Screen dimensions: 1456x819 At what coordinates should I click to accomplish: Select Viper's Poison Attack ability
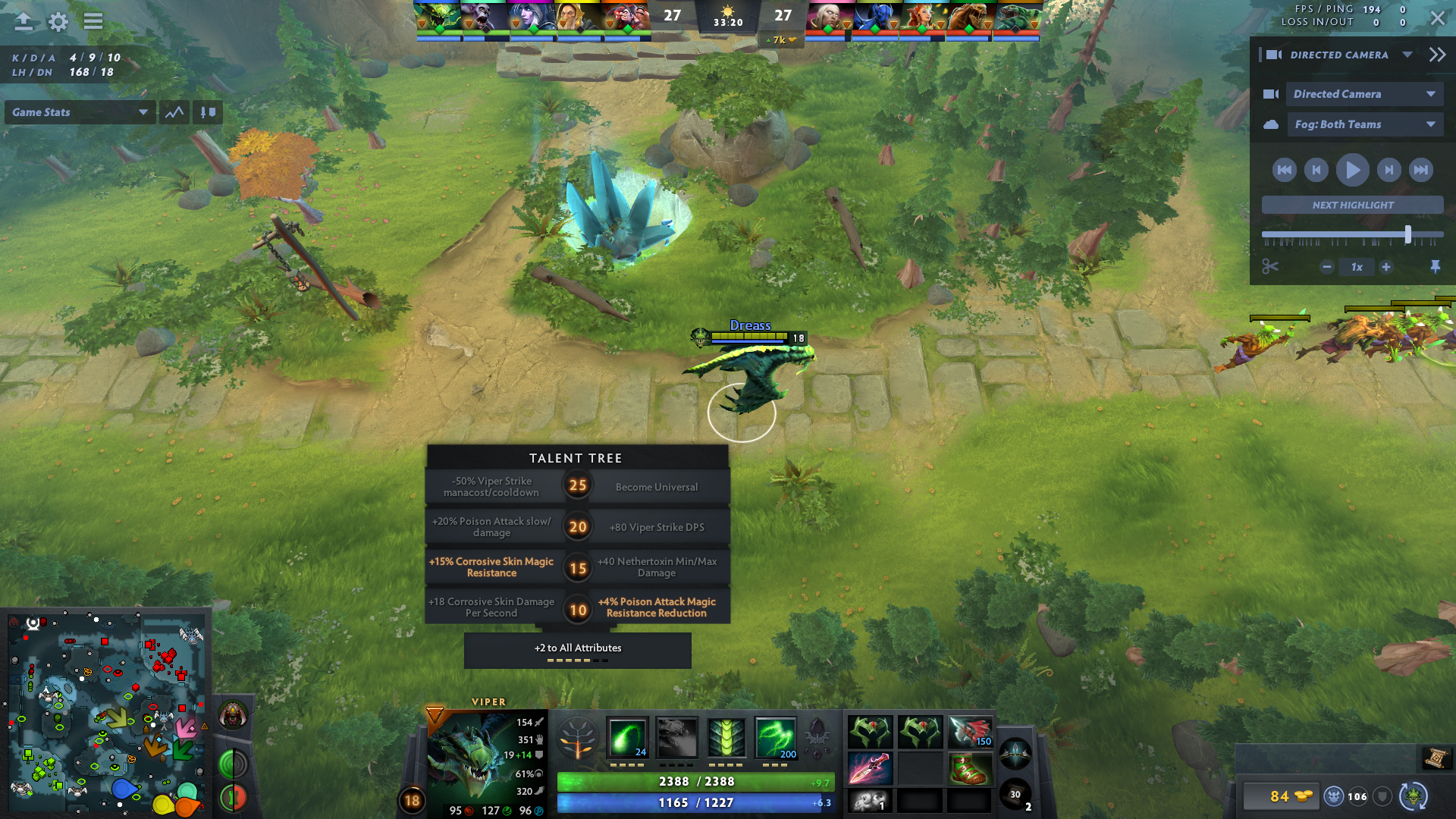tap(628, 737)
